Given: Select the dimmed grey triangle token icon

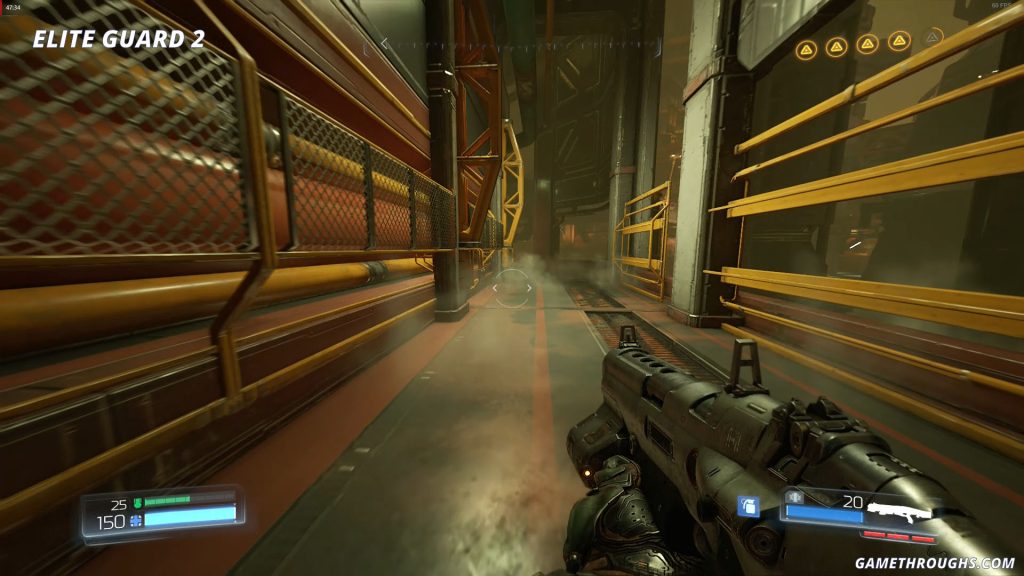Looking at the screenshot, I should [x=932, y=38].
